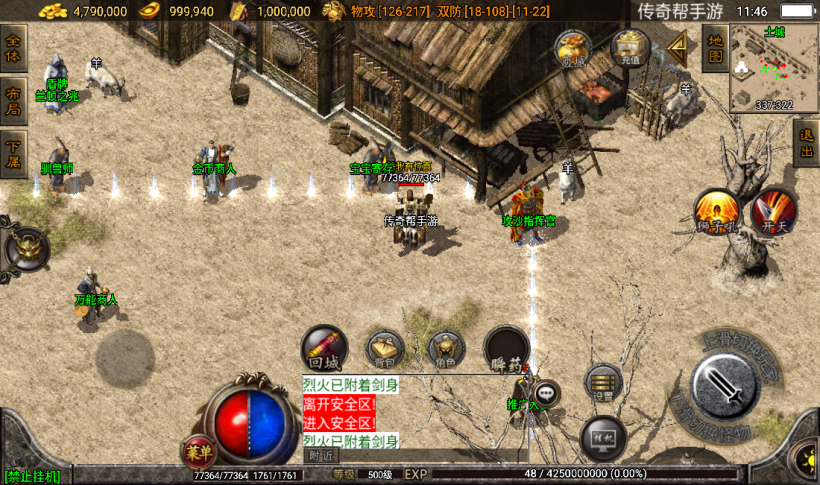Select the 退出 exit button

tap(805, 144)
